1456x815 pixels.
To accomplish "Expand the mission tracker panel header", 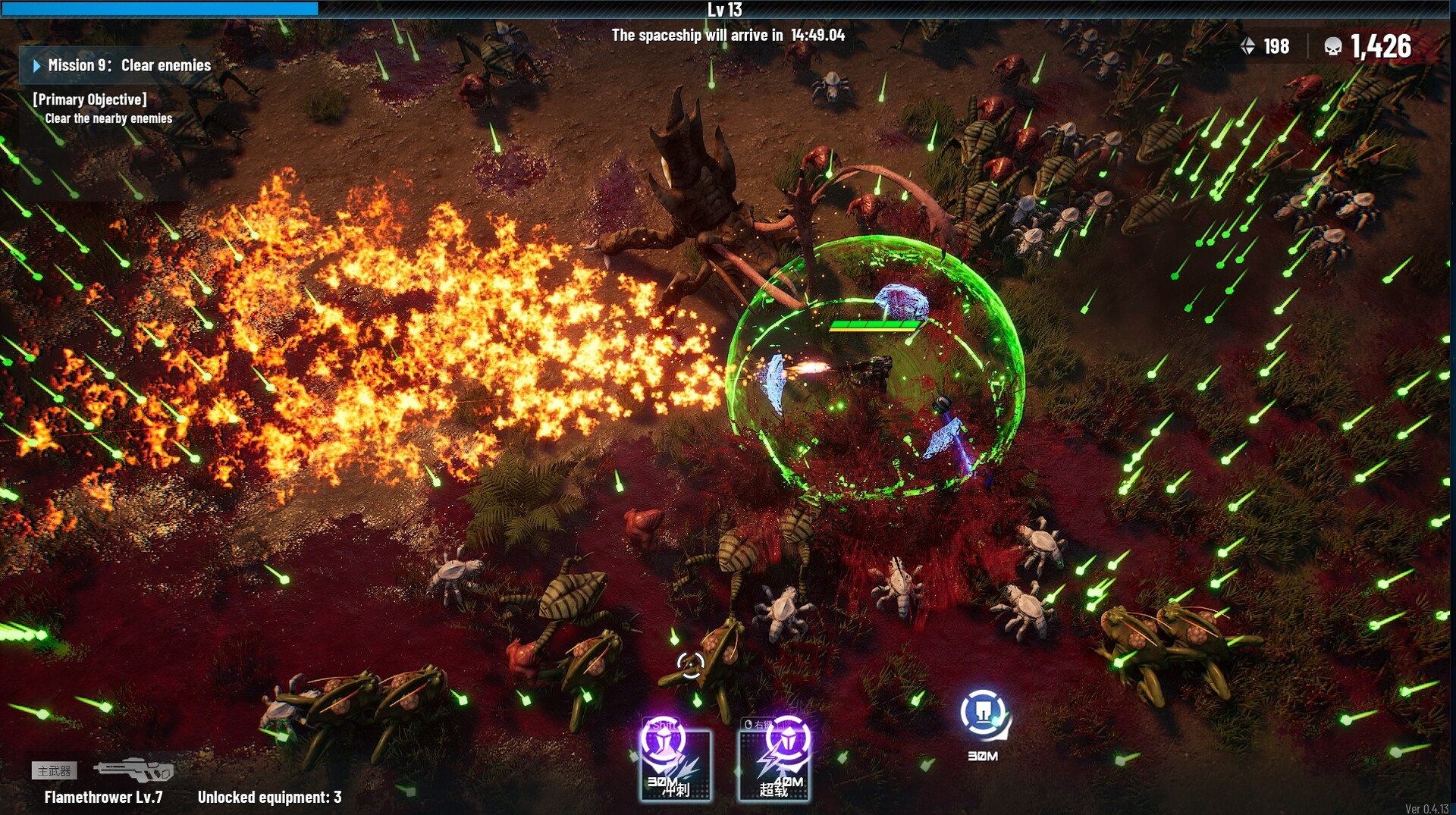I will pyautogui.click(x=114, y=66).
